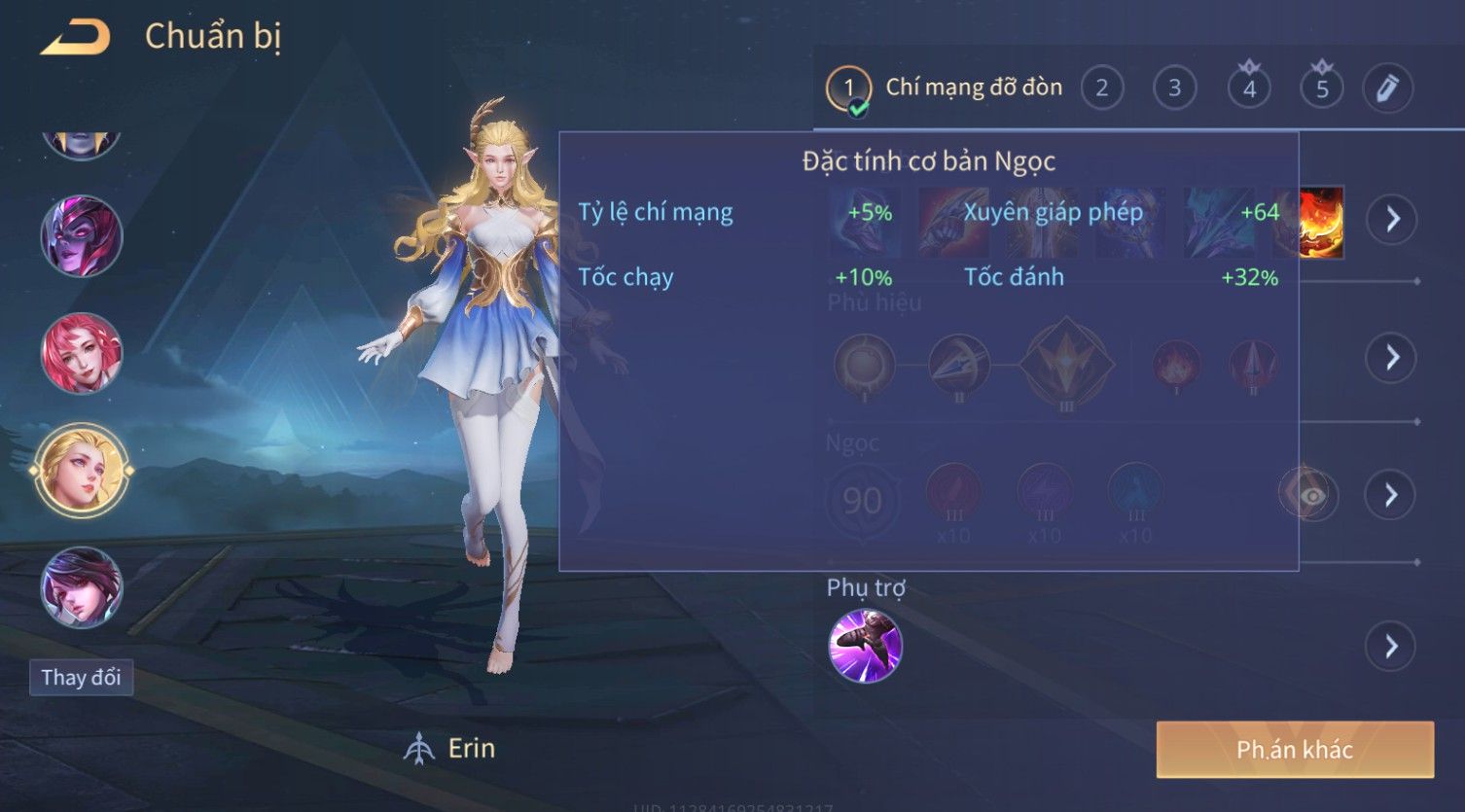Screen dimensions: 1465x812
Task: Select Erin's blonde hero portrait
Action: [x=82, y=471]
